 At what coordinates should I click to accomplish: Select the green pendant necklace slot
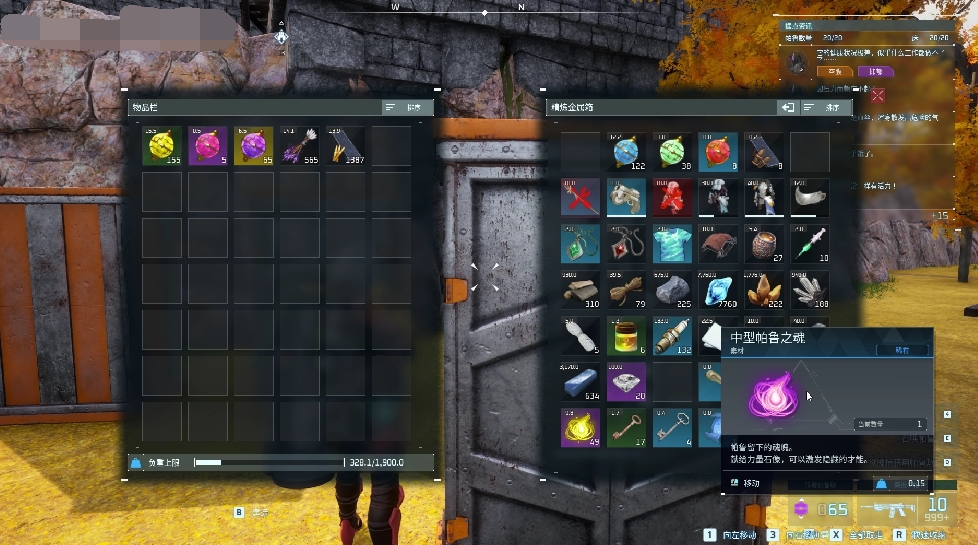tap(580, 244)
